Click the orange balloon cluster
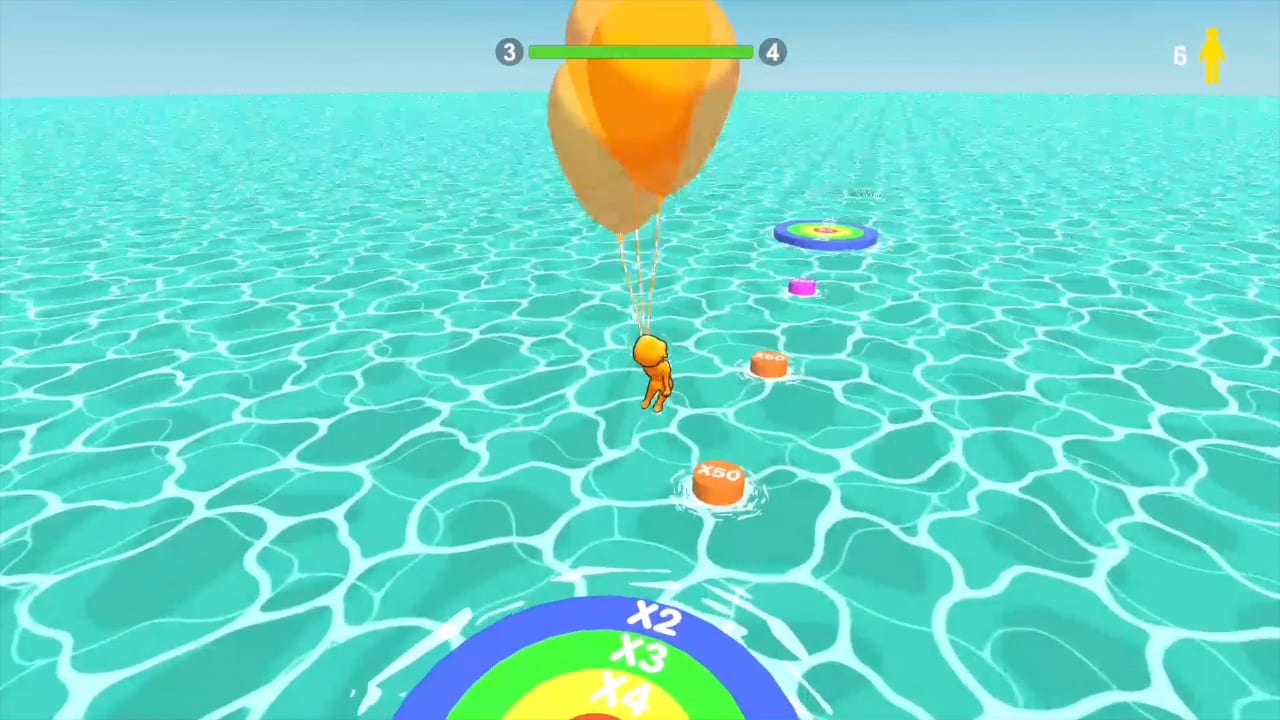1280x720 pixels. 640,110
